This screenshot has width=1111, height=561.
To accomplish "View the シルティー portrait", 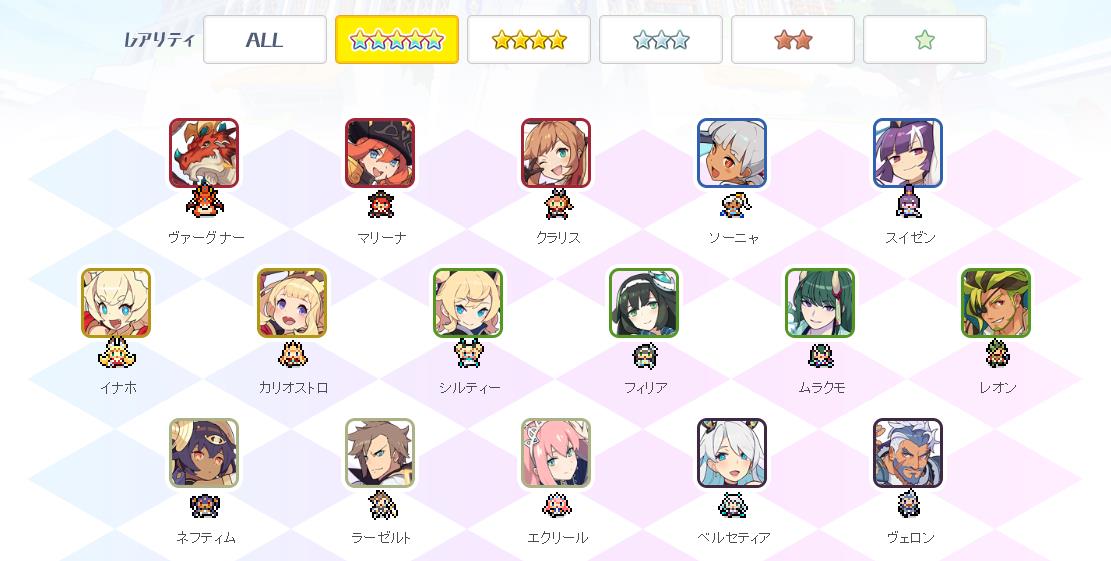I will coord(468,303).
